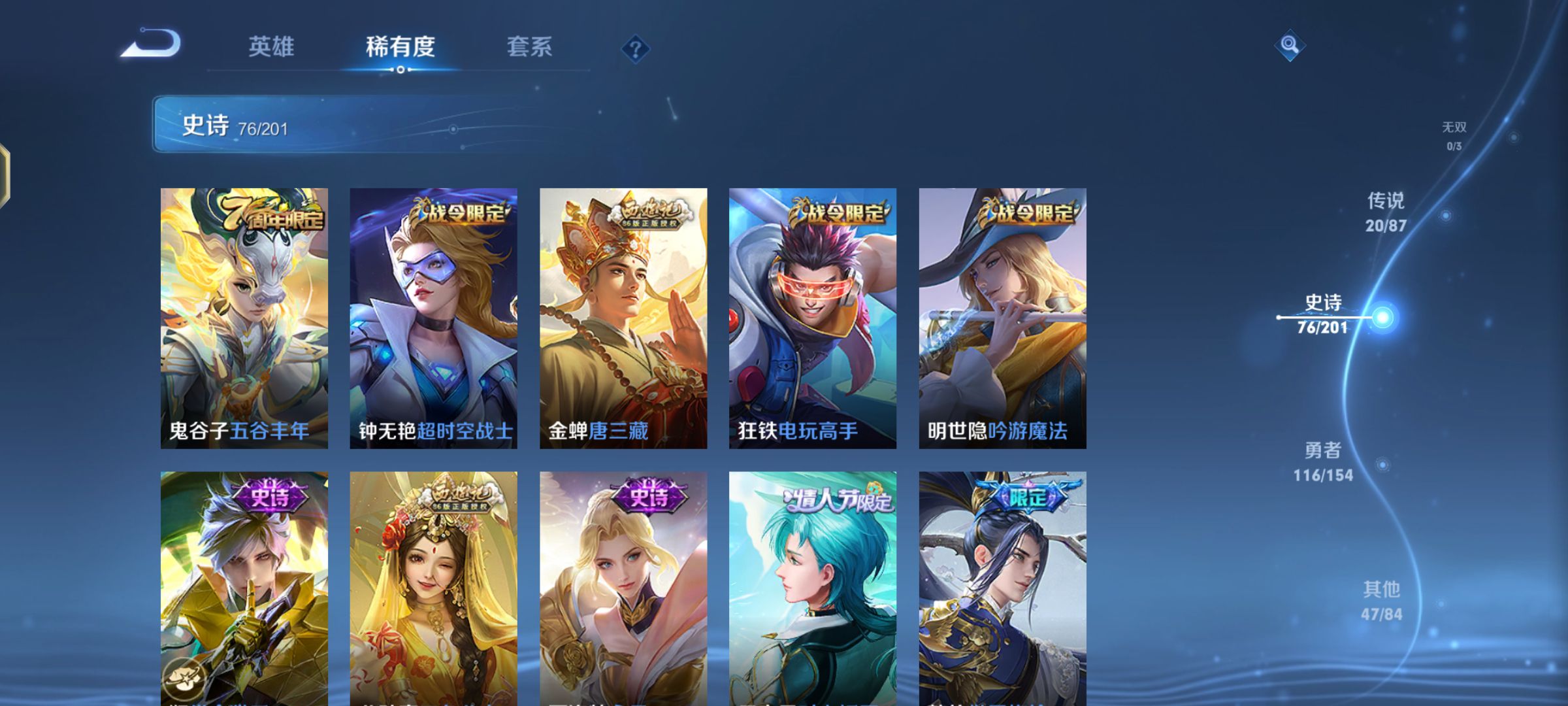Select the 情人节限定 teal-haired skin card
The image size is (1568, 706).
[x=813, y=588]
